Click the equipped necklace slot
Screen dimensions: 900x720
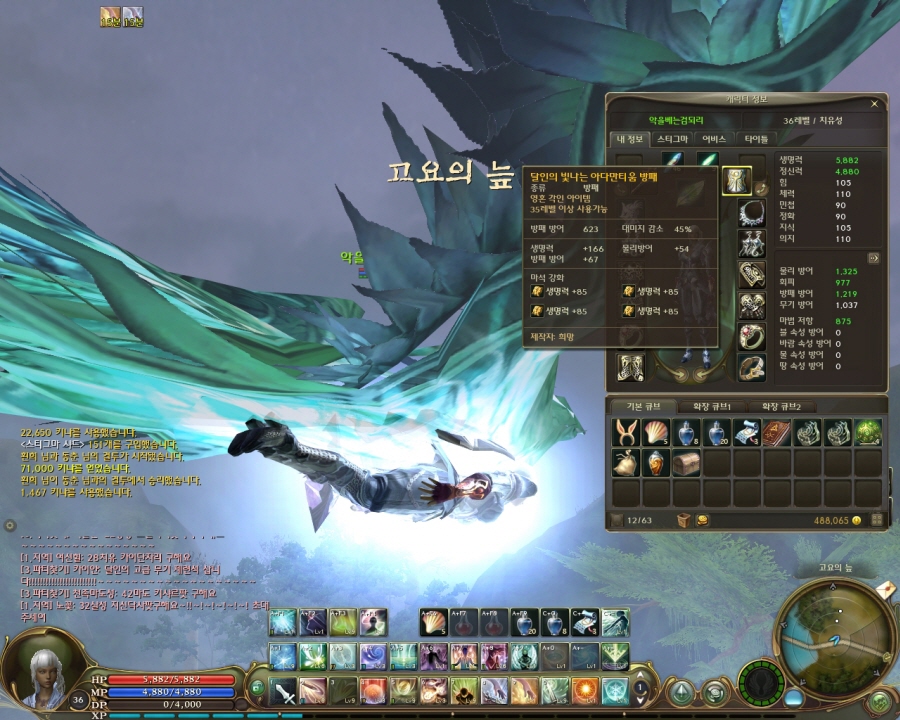pos(751,213)
